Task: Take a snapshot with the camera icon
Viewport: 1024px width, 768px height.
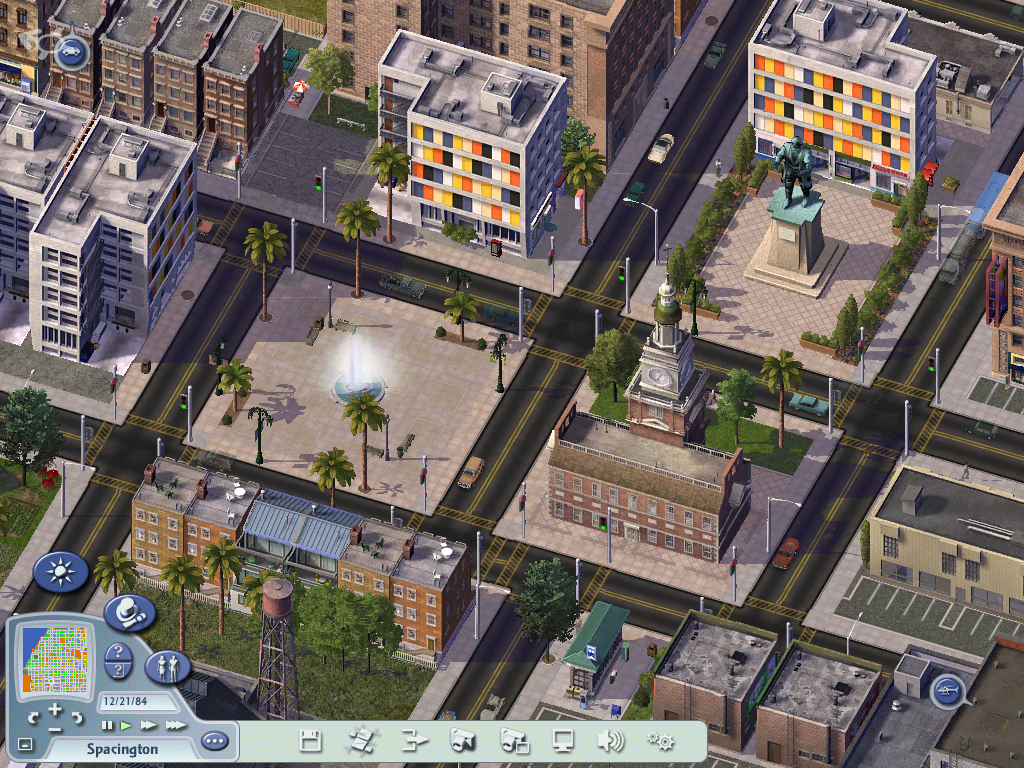Action: click(x=462, y=741)
